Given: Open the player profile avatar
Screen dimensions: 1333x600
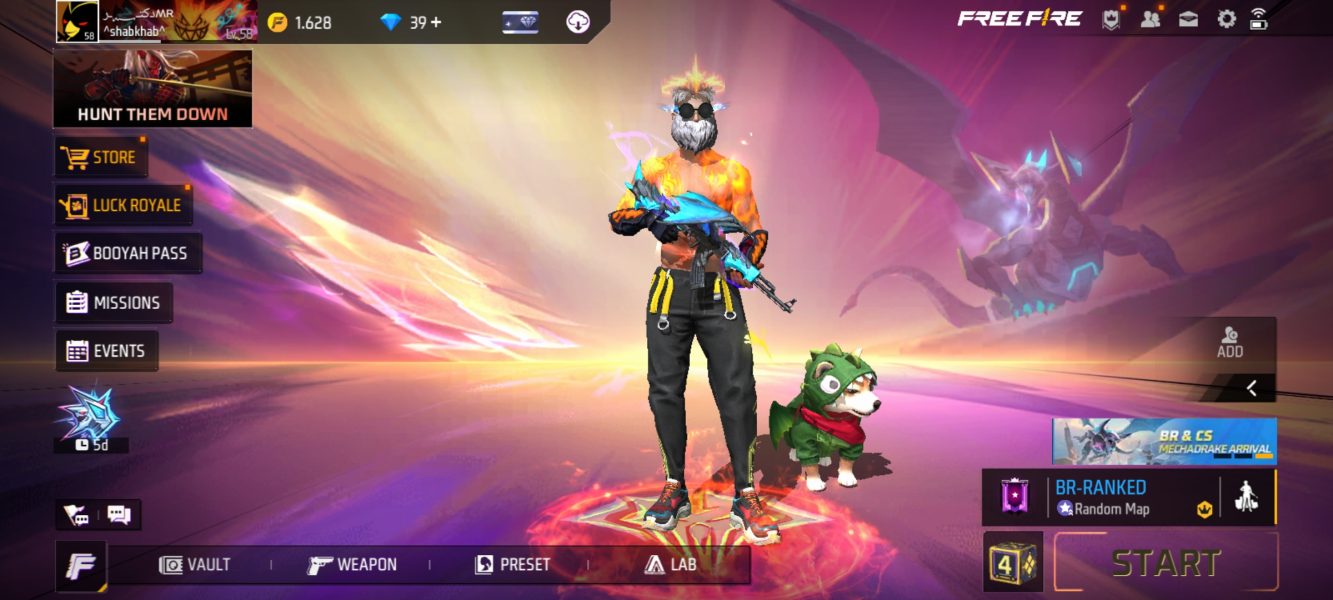Looking at the screenshot, I should pyautogui.click(x=76, y=21).
